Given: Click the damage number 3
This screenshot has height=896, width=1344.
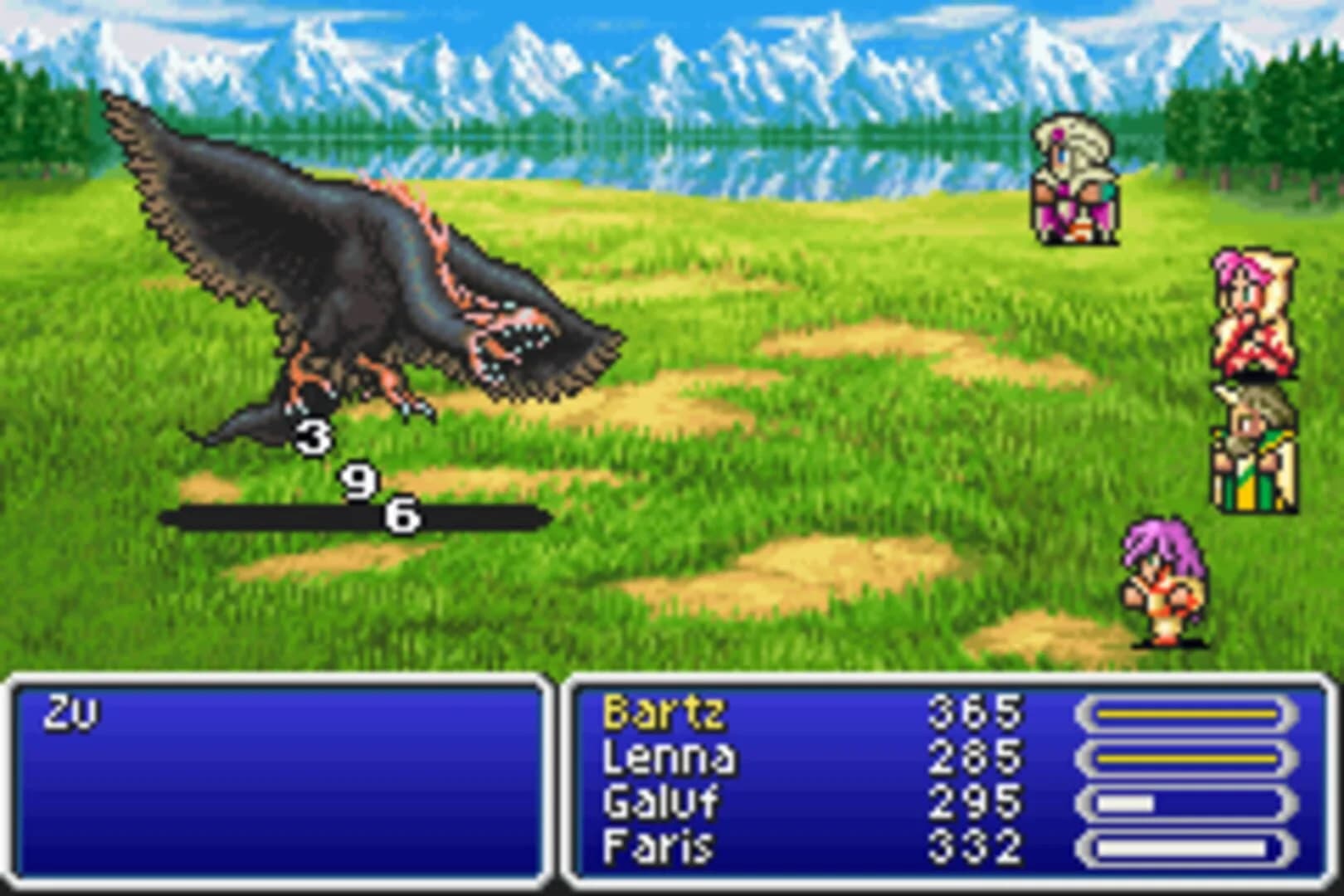Looking at the screenshot, I should pyautogui.click(x=314, y=437).
